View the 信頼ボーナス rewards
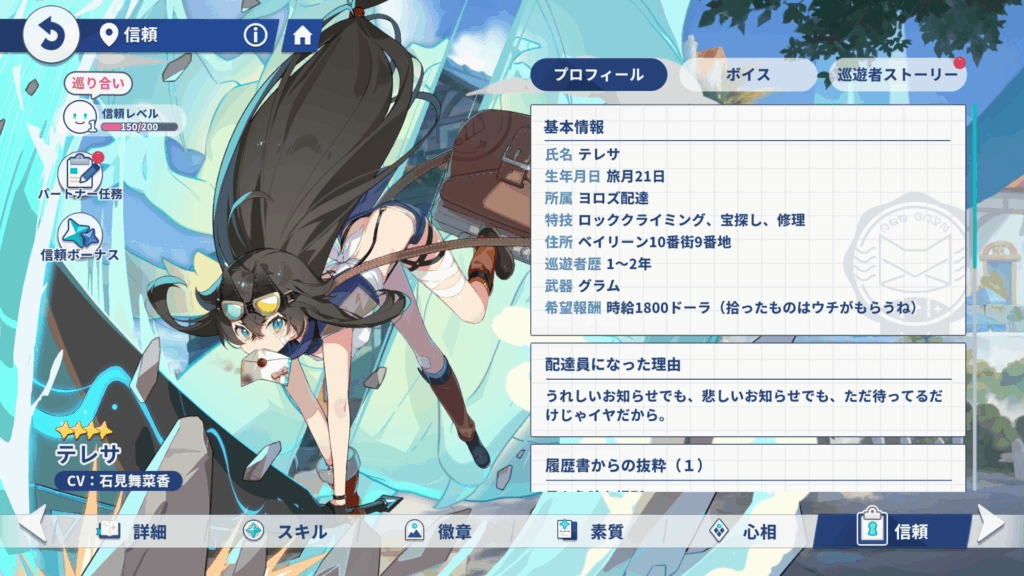Viewport: 1024px width, 576px height. tap(80, 238)
